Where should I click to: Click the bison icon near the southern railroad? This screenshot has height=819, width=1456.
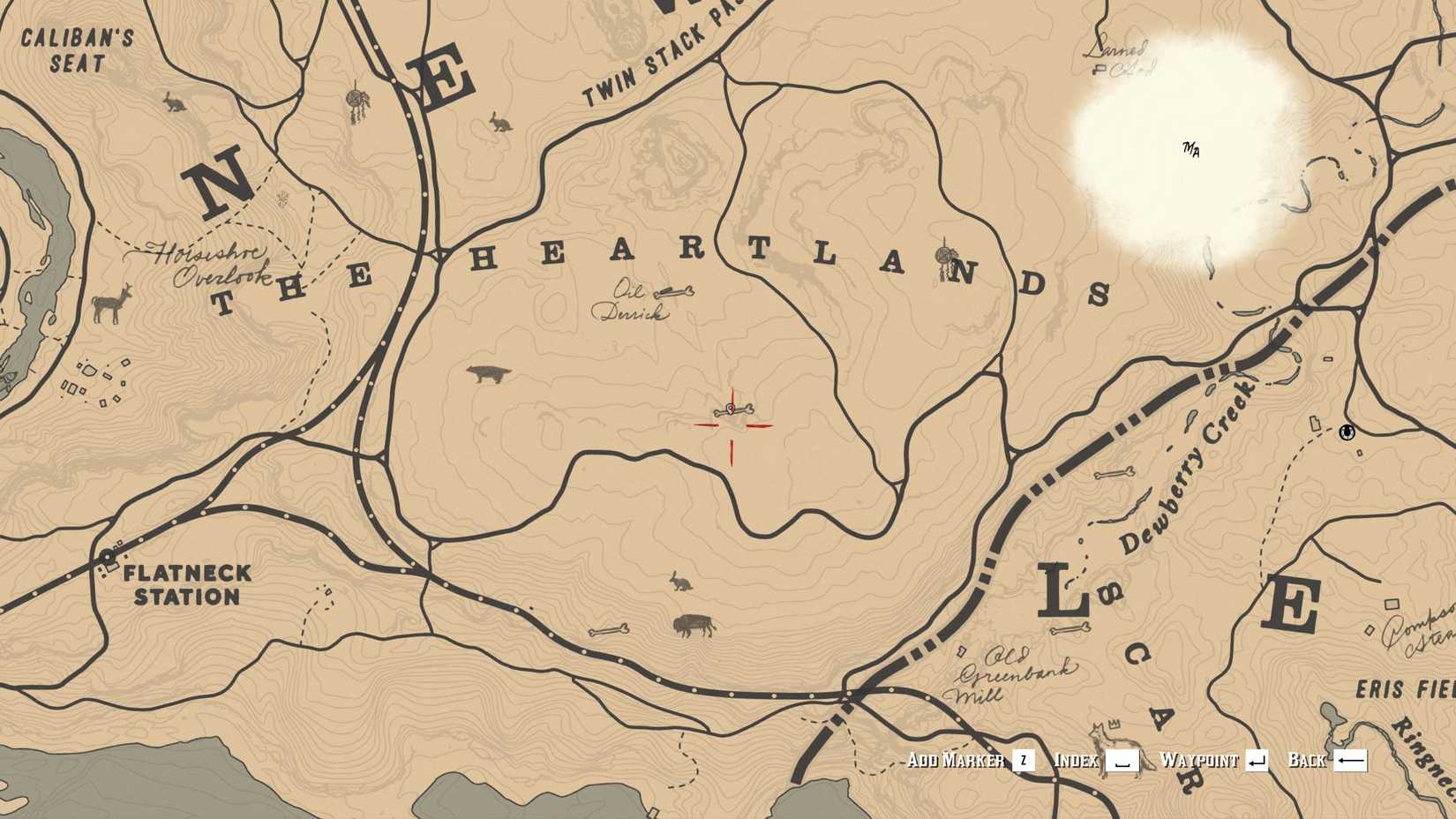[693, 623]
